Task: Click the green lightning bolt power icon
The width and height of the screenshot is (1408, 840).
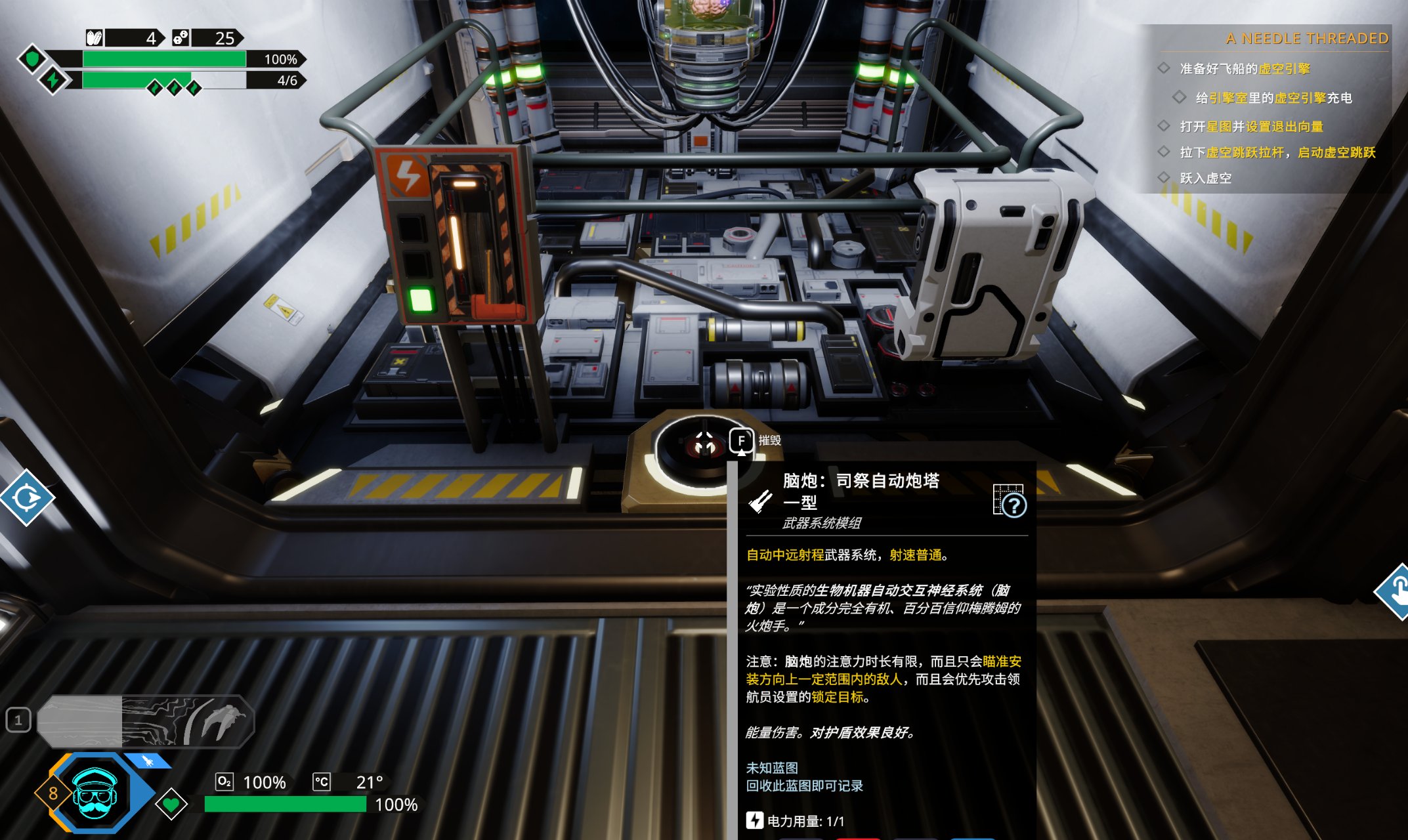Action: [x=53, y=80]
